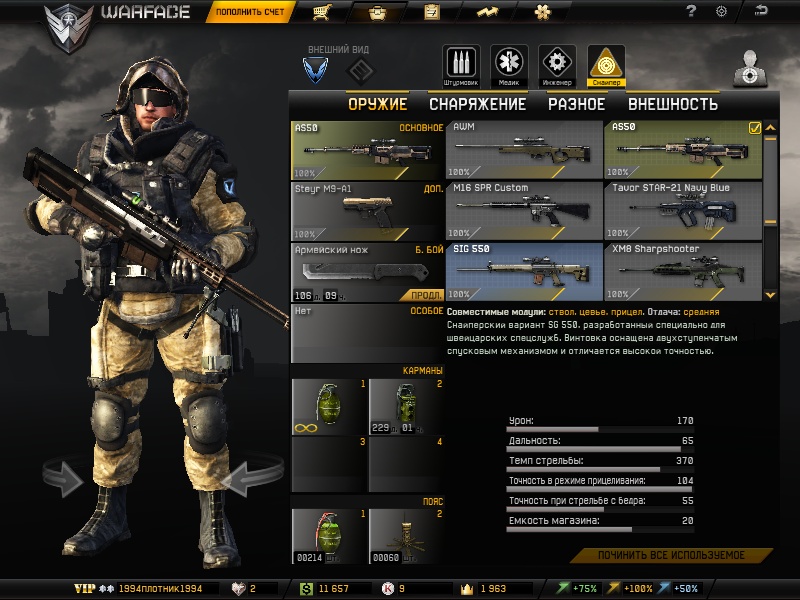Click the Steyr M9-A1 secondary weapon slot

(x=367, y=210)
